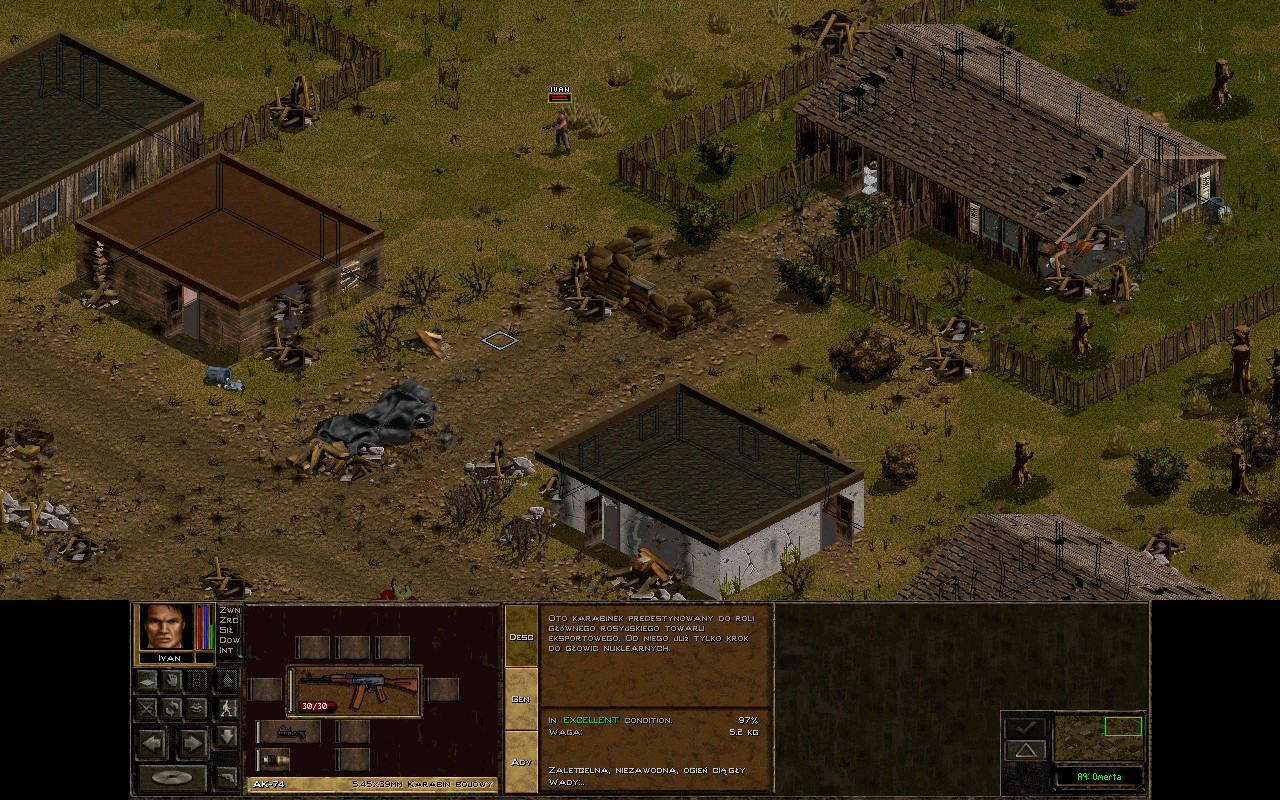Click the right arrow merc button
This screenshot has width=1280, height=800.
point(192,743)
